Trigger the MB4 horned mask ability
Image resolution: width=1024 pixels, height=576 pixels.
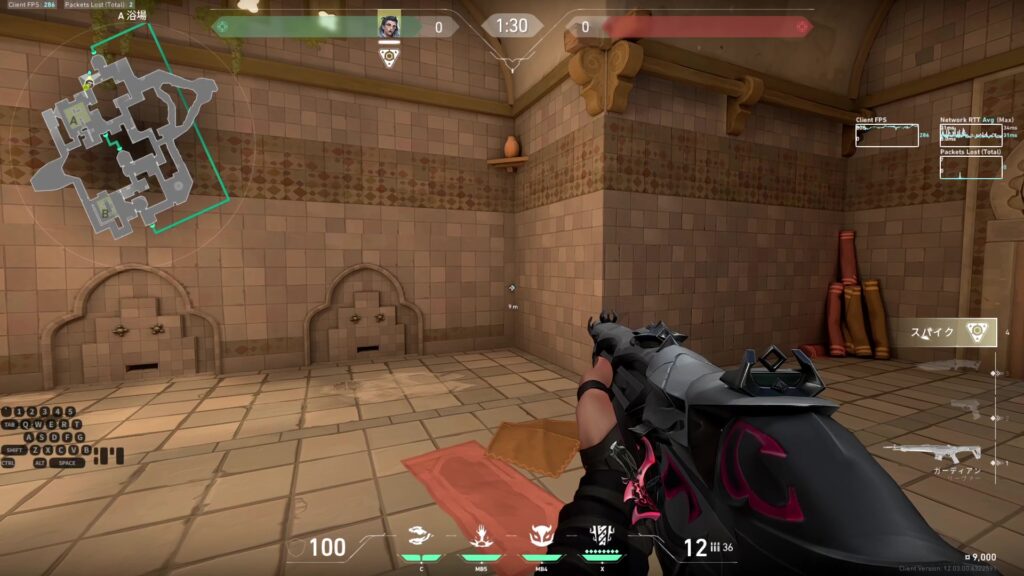coord(541,538)
